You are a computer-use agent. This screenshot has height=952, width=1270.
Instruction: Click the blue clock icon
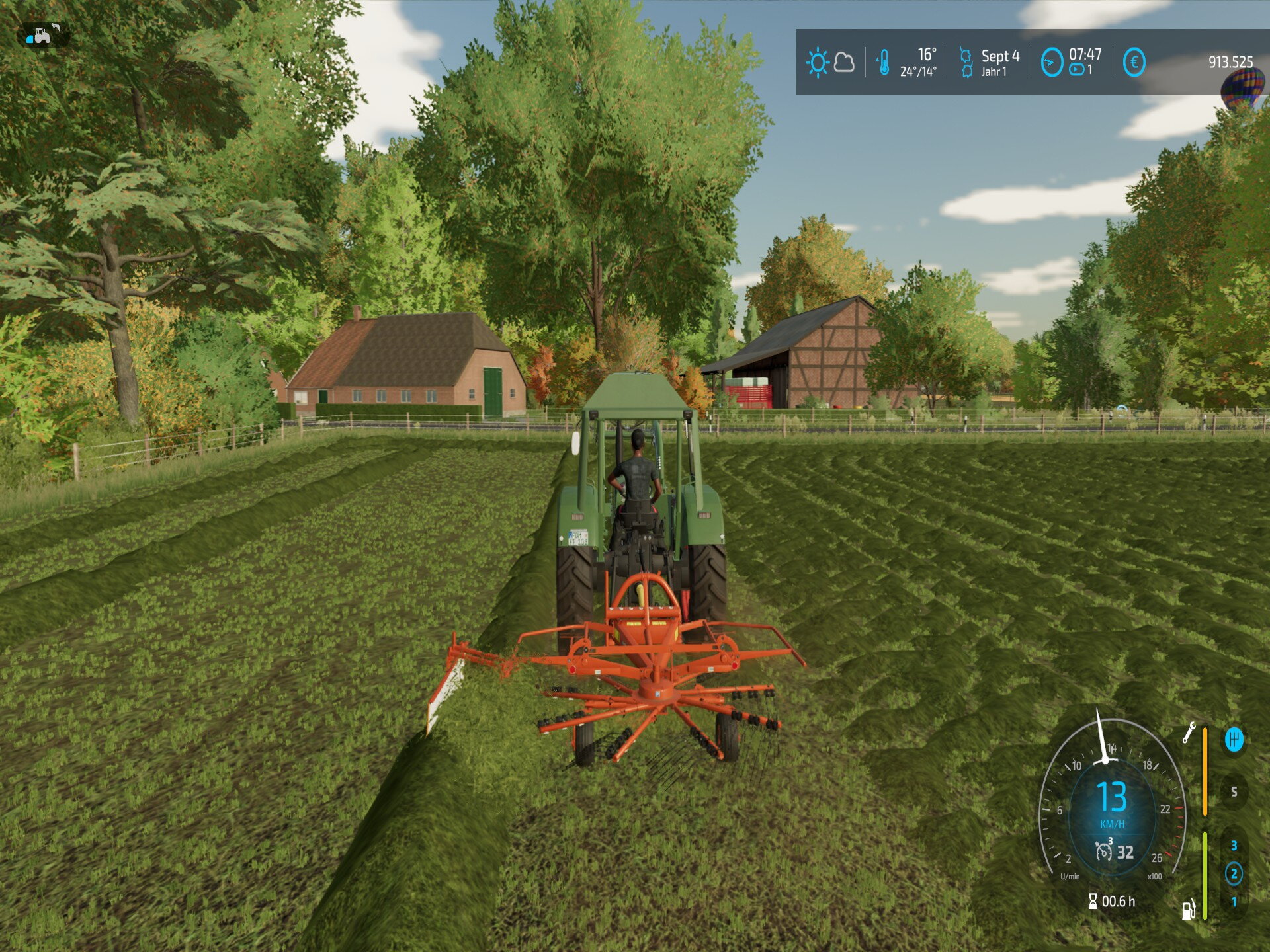(1051, 63)
